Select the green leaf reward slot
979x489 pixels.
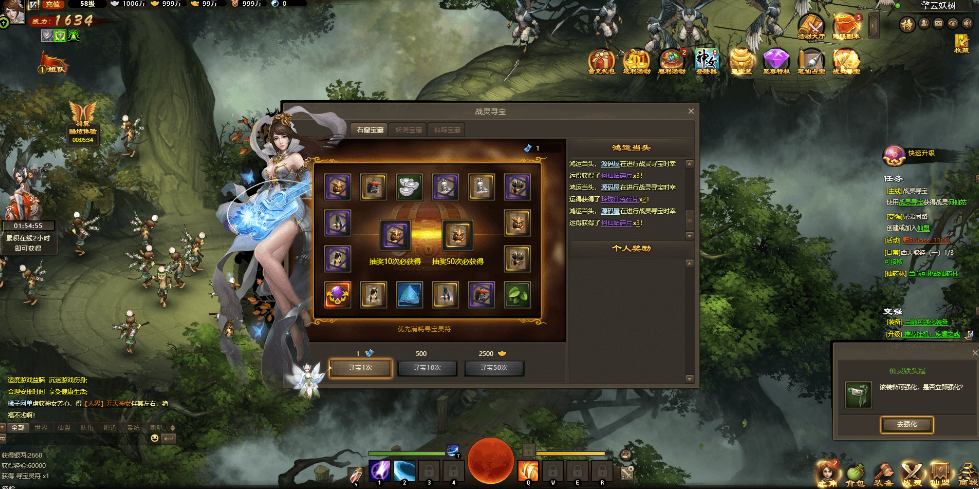tap(517, 294)
